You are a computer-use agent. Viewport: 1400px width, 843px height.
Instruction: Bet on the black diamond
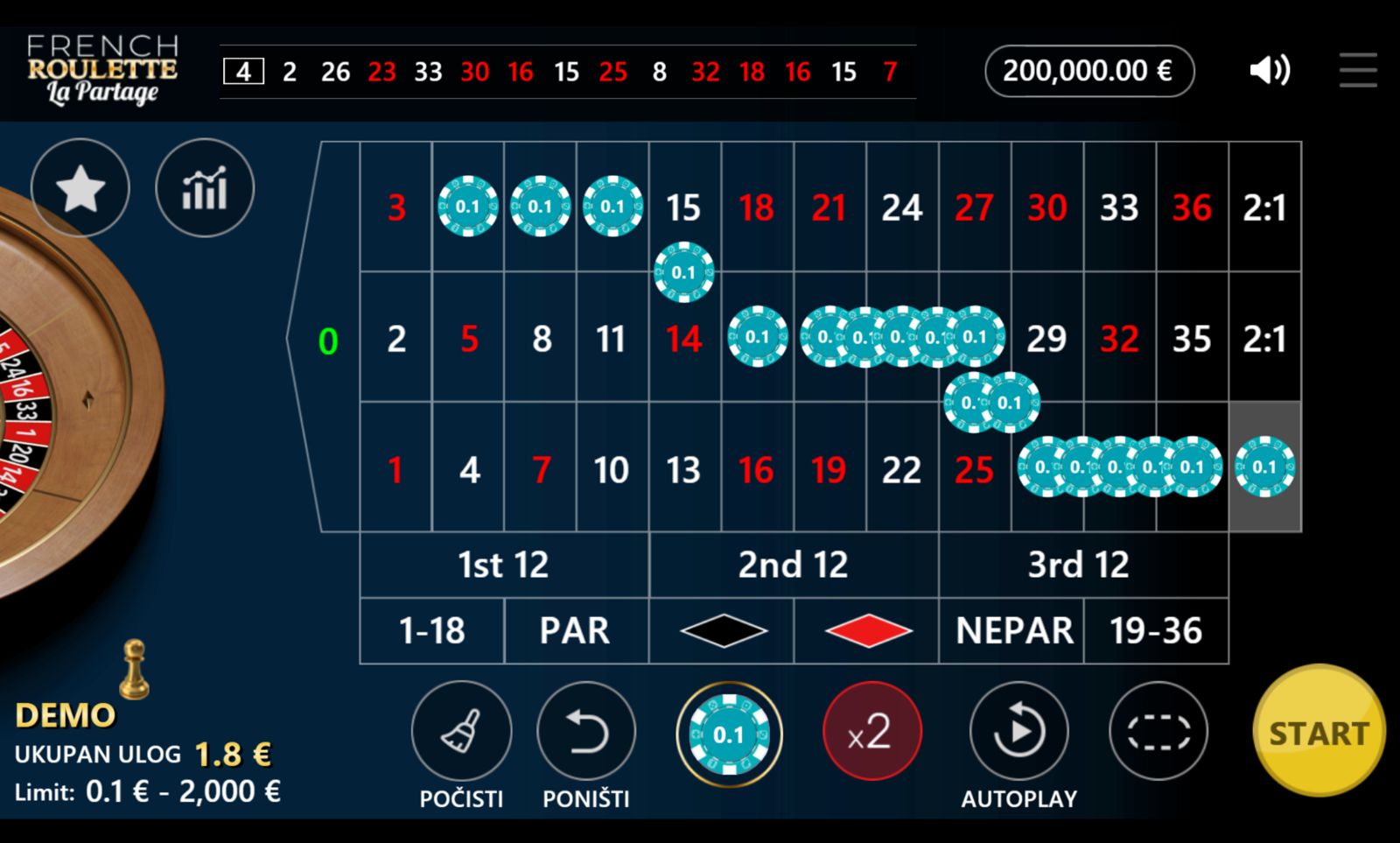click(723, 630)
